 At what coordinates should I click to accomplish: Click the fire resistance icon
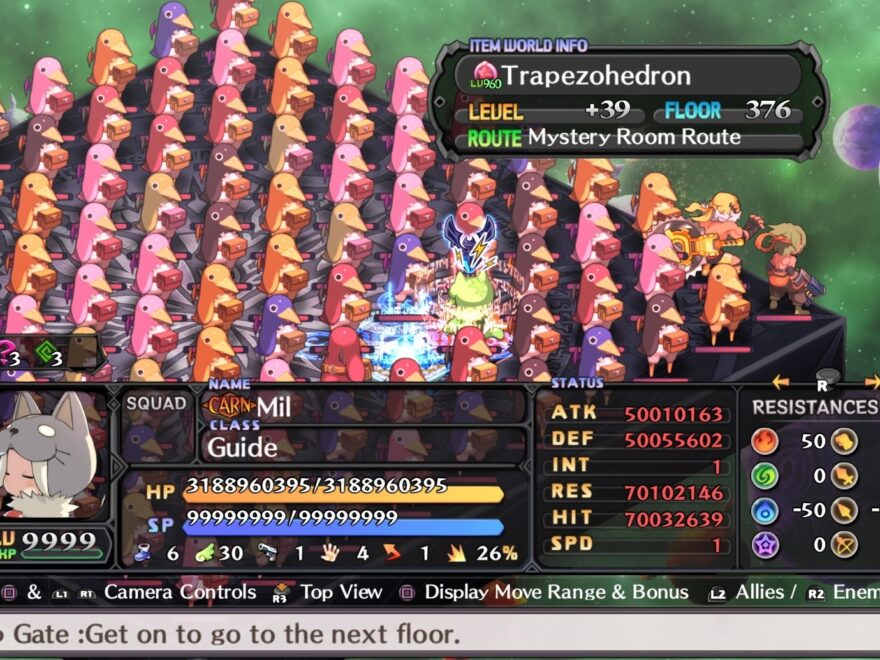(765, 441)
